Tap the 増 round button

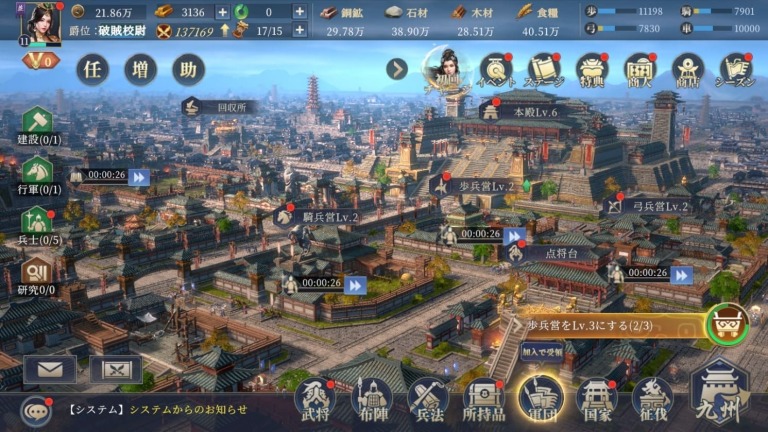tap(141, 69)
